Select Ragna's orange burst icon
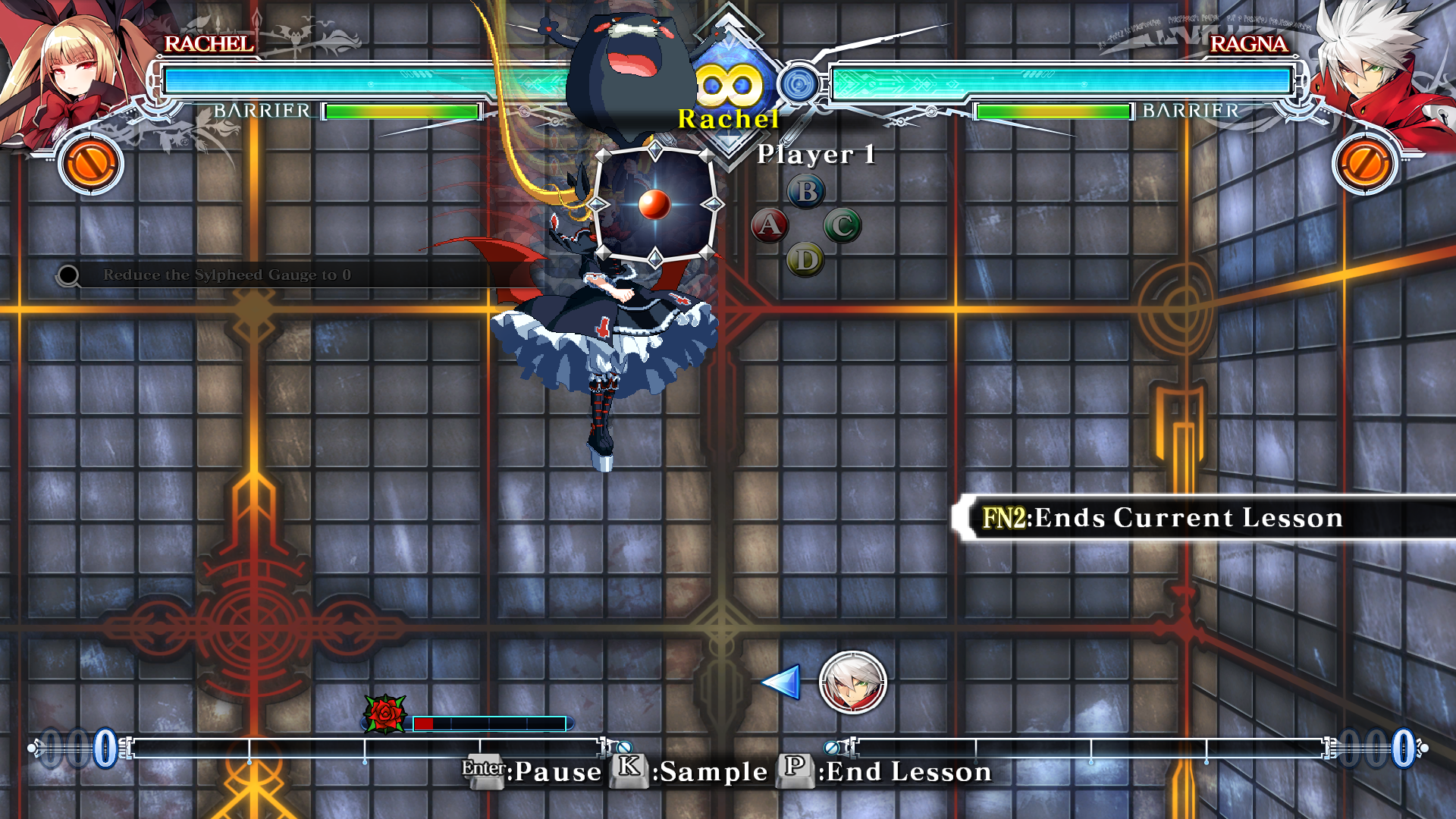Screen dimensions: 1456x819 1365,163
